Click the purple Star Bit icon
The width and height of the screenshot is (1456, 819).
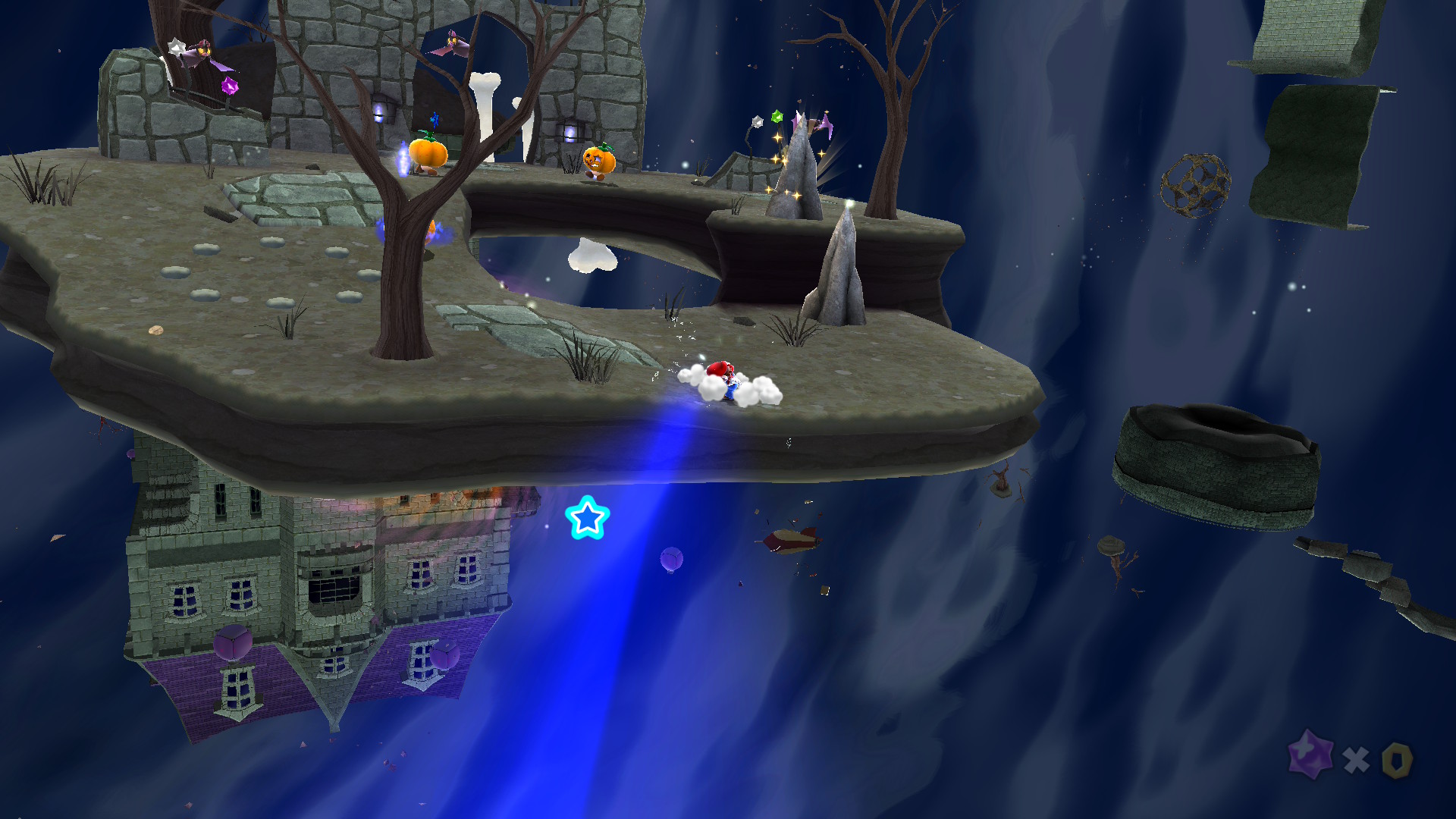(x=1310, y=755)
